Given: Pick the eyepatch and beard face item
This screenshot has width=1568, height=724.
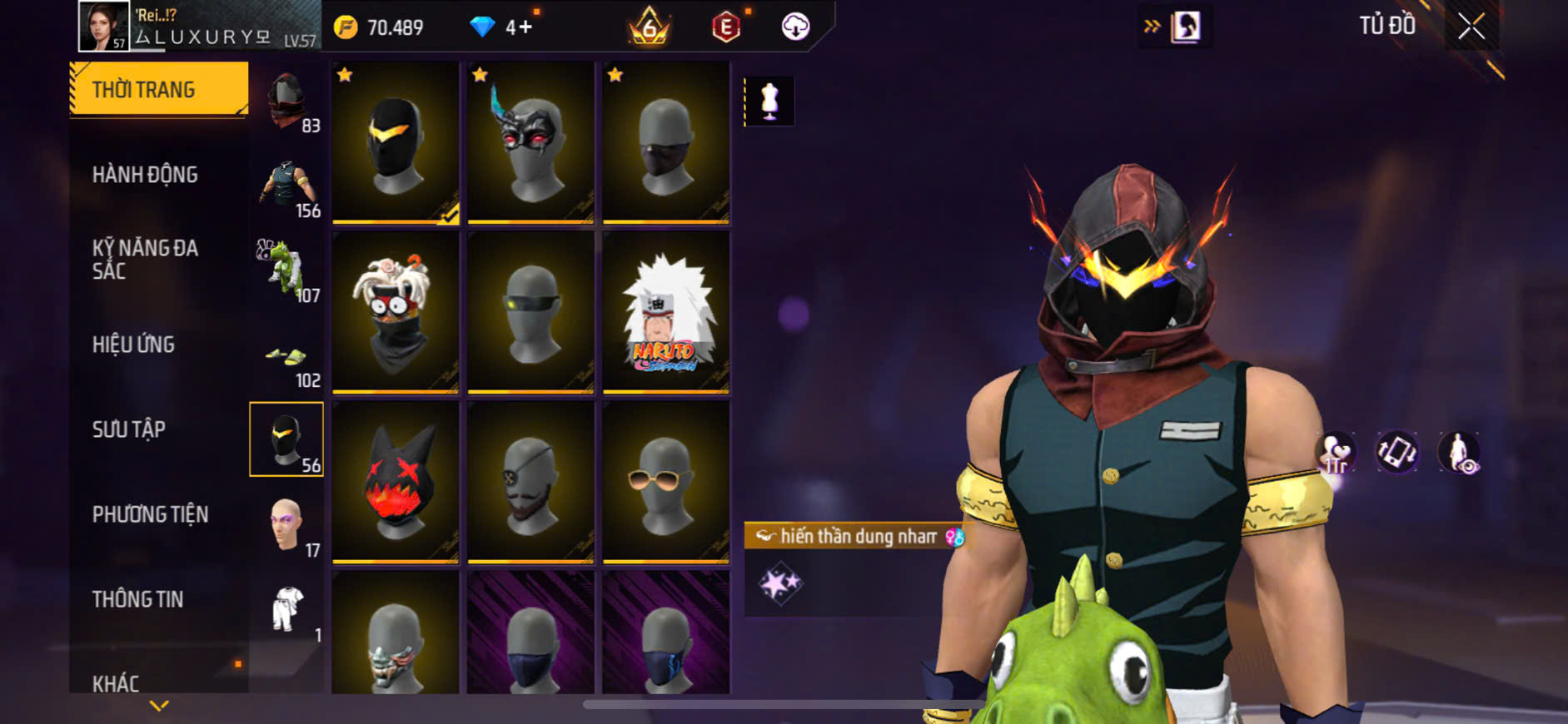Looking at the screenshot, I should [x=530, y=483].
